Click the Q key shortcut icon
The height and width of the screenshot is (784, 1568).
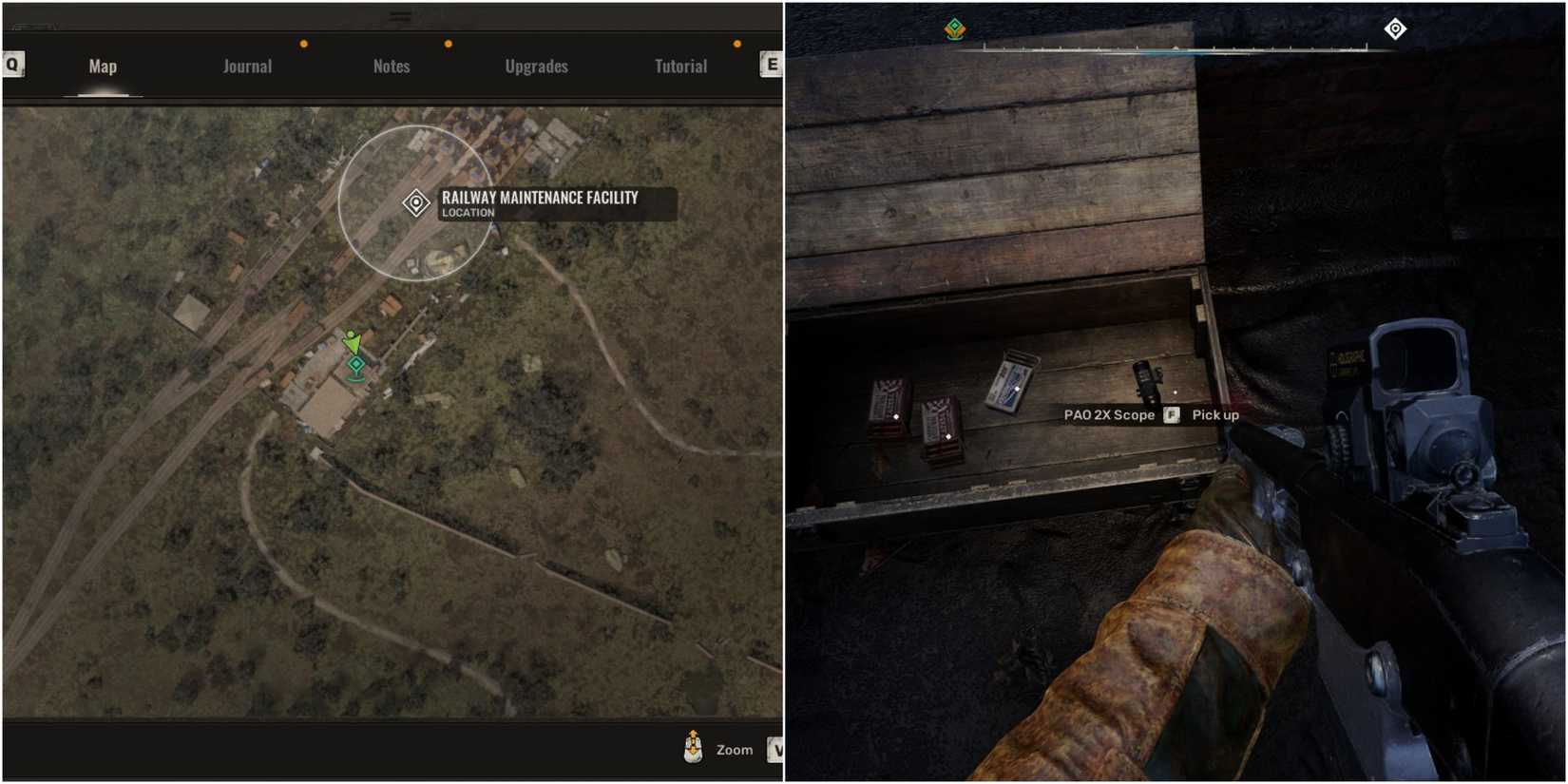[x=11, y=65]
